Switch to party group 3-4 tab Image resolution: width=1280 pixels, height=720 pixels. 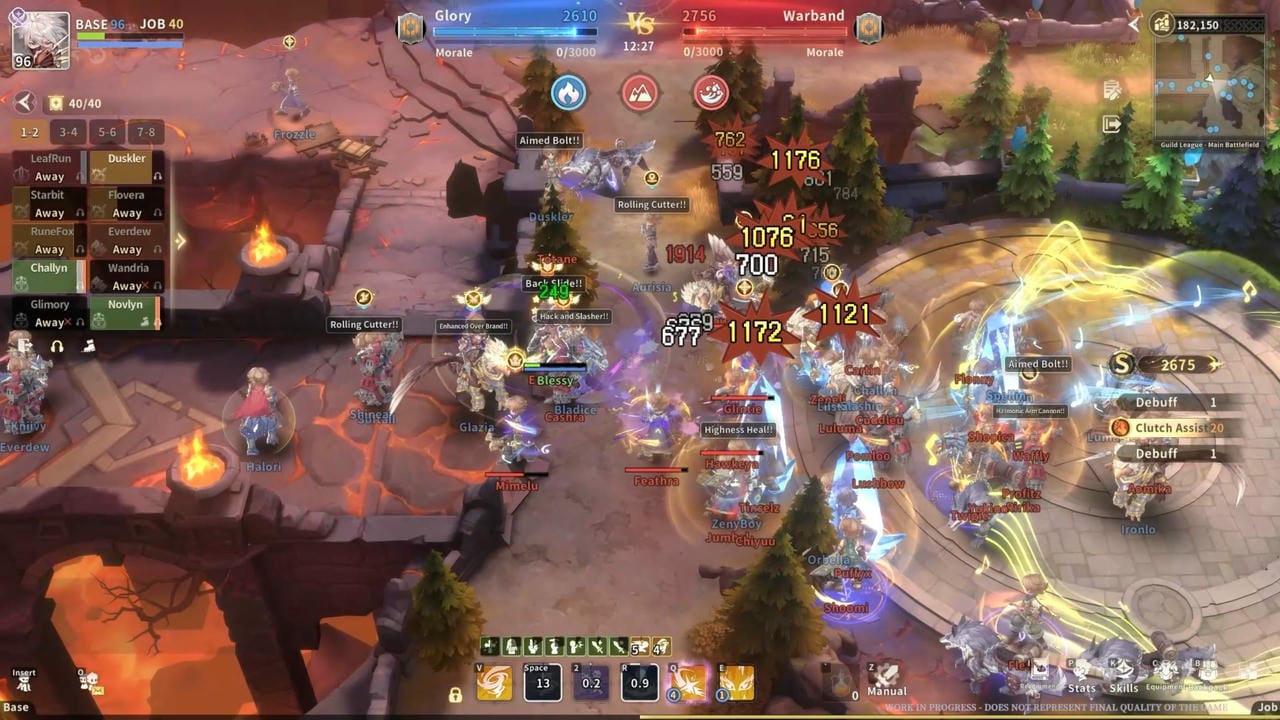click(68, 132)
